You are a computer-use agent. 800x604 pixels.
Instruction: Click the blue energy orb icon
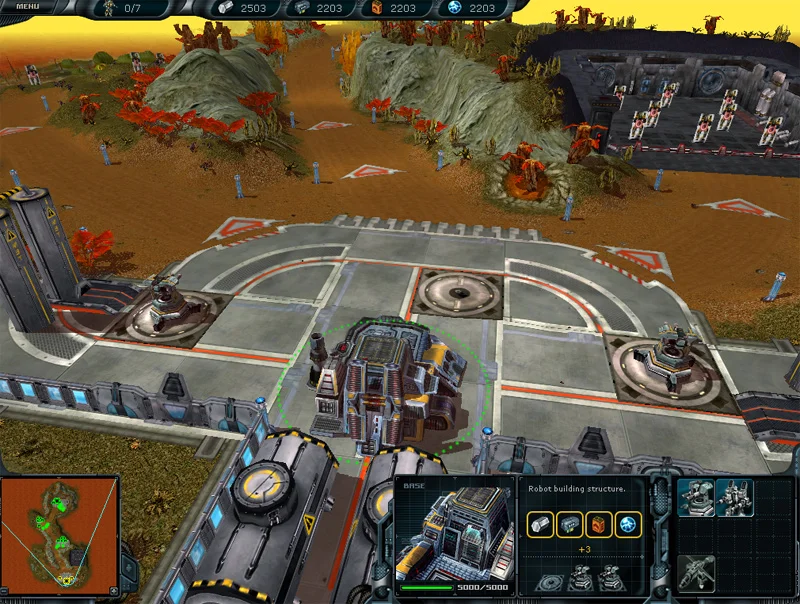pyautogui.click(x=627, y=522)
